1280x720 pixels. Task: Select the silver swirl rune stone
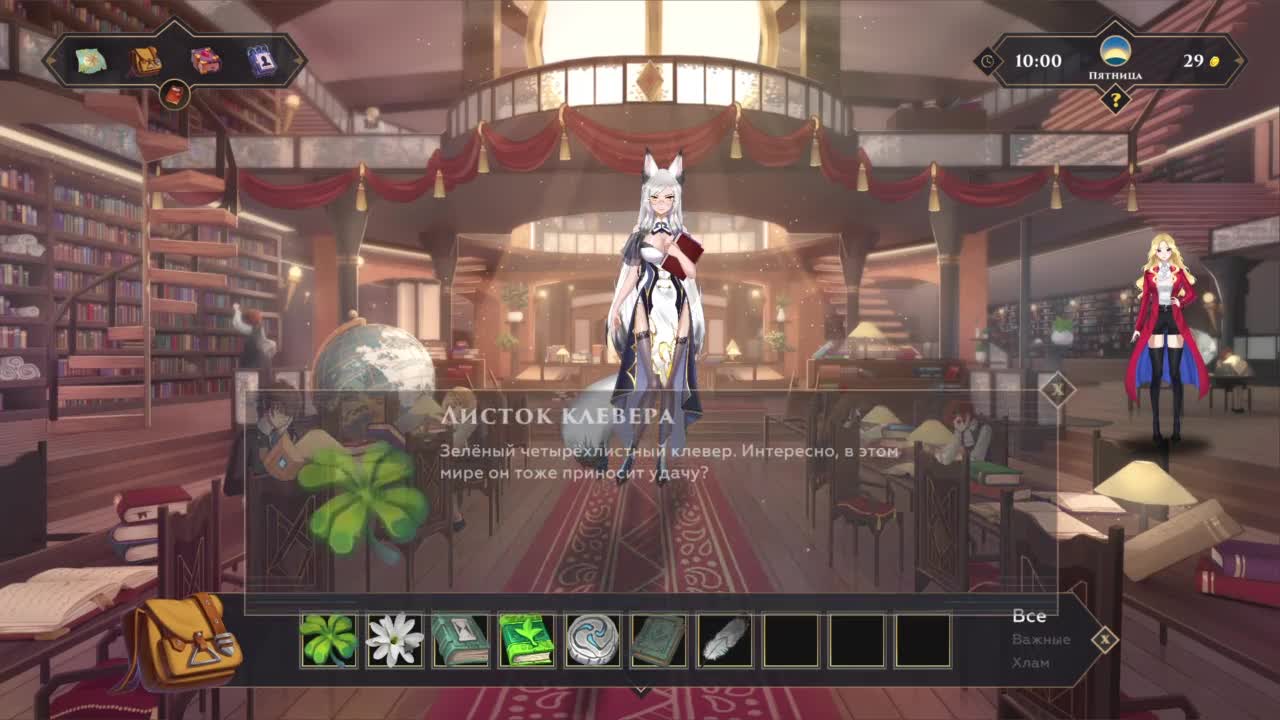(x=593, y=640)
